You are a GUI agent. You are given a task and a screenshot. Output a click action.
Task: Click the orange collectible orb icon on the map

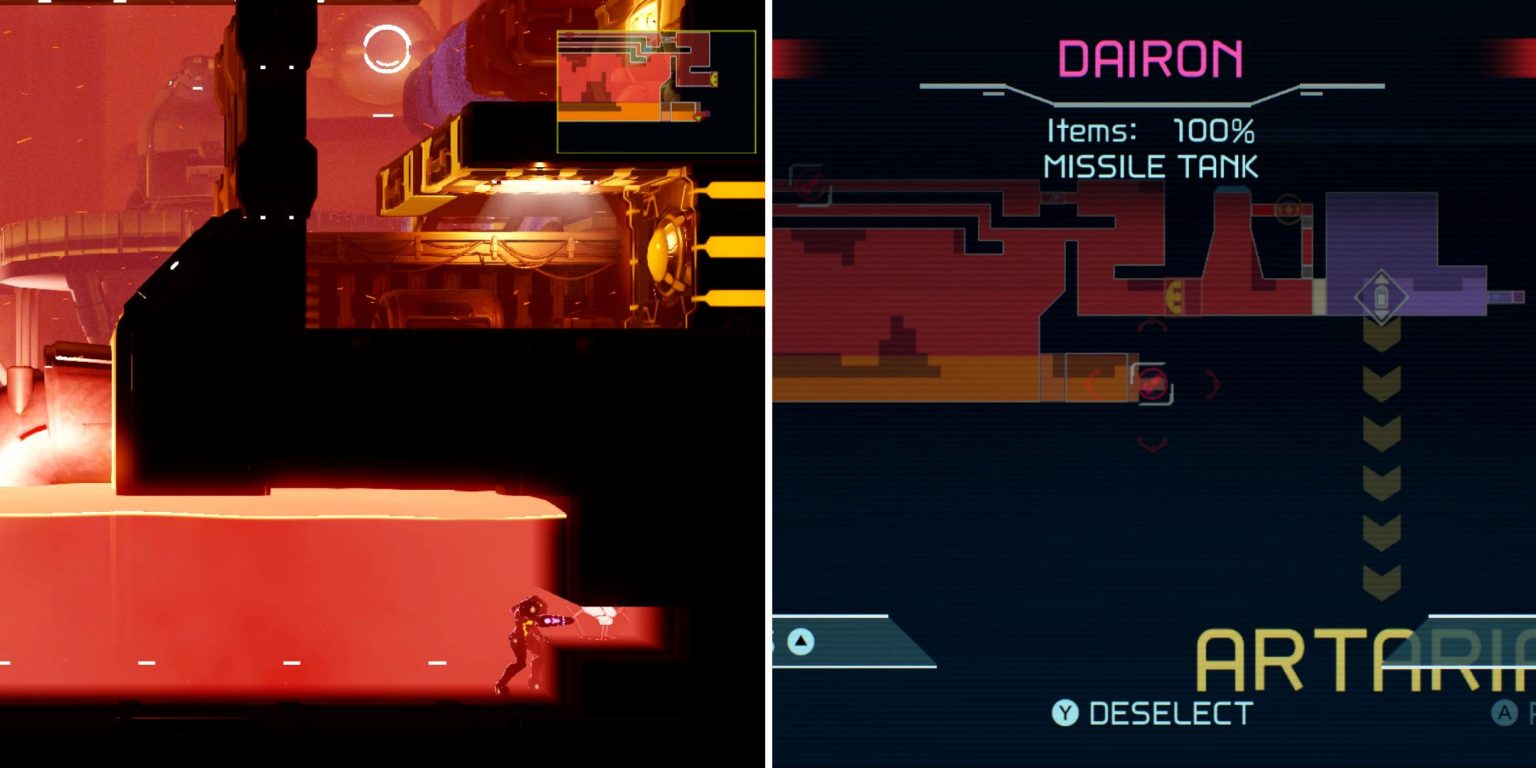[1289, 209]
